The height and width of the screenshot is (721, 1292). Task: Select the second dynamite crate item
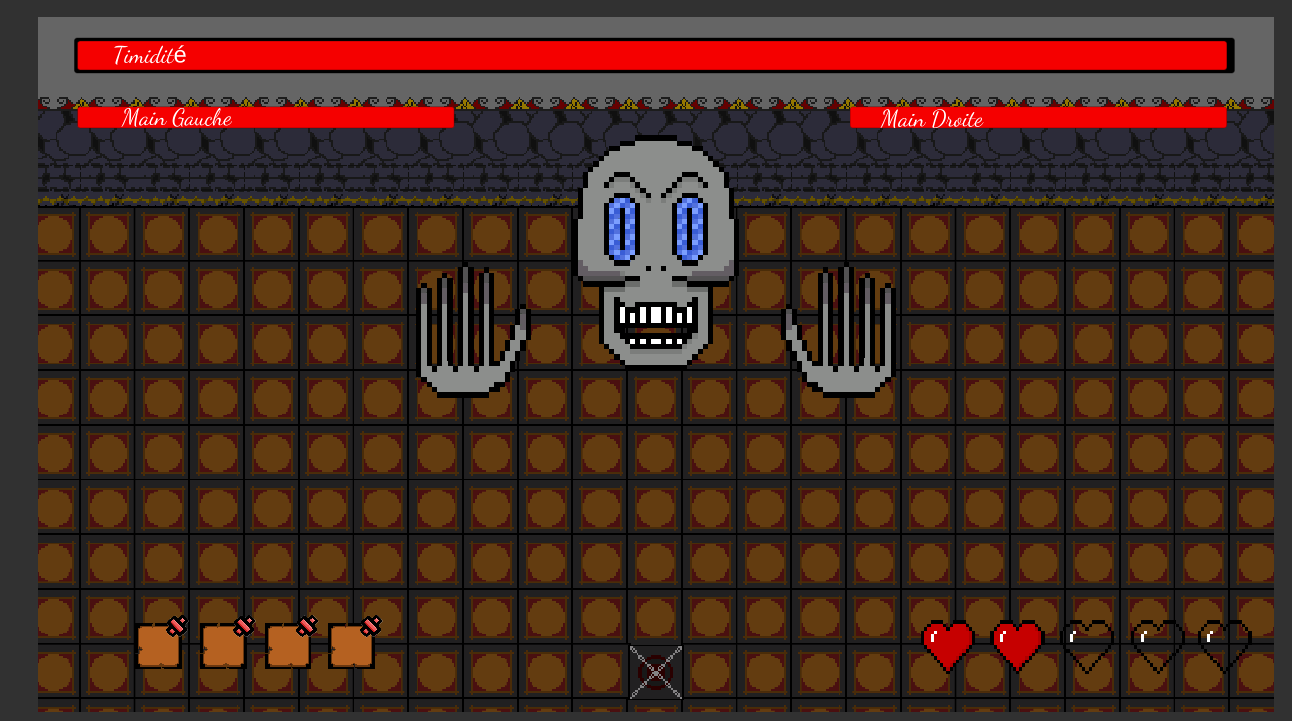222,645
